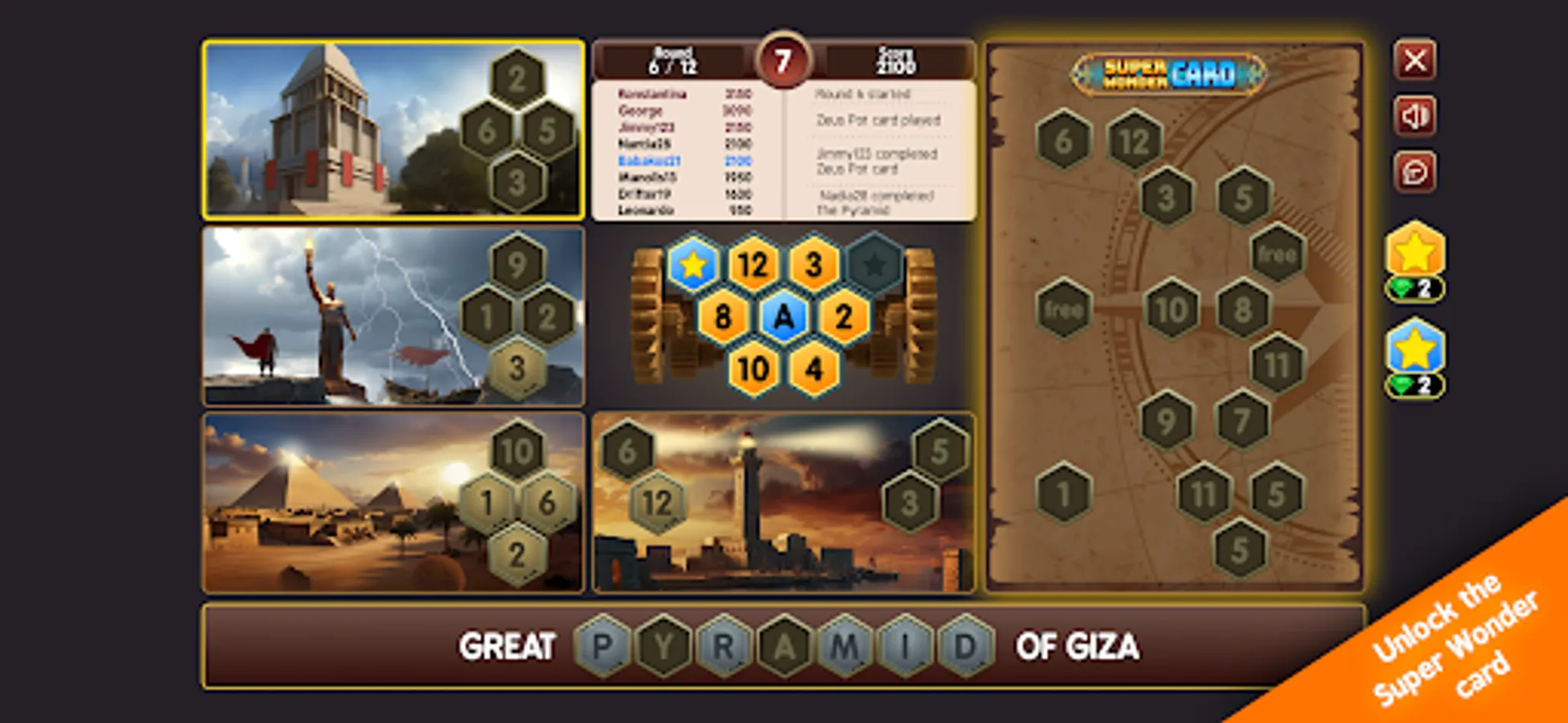This screenshot has width=1568, height=723.
Task: Click the blue star hex on the spinner wheel
Action: [692, 261]
